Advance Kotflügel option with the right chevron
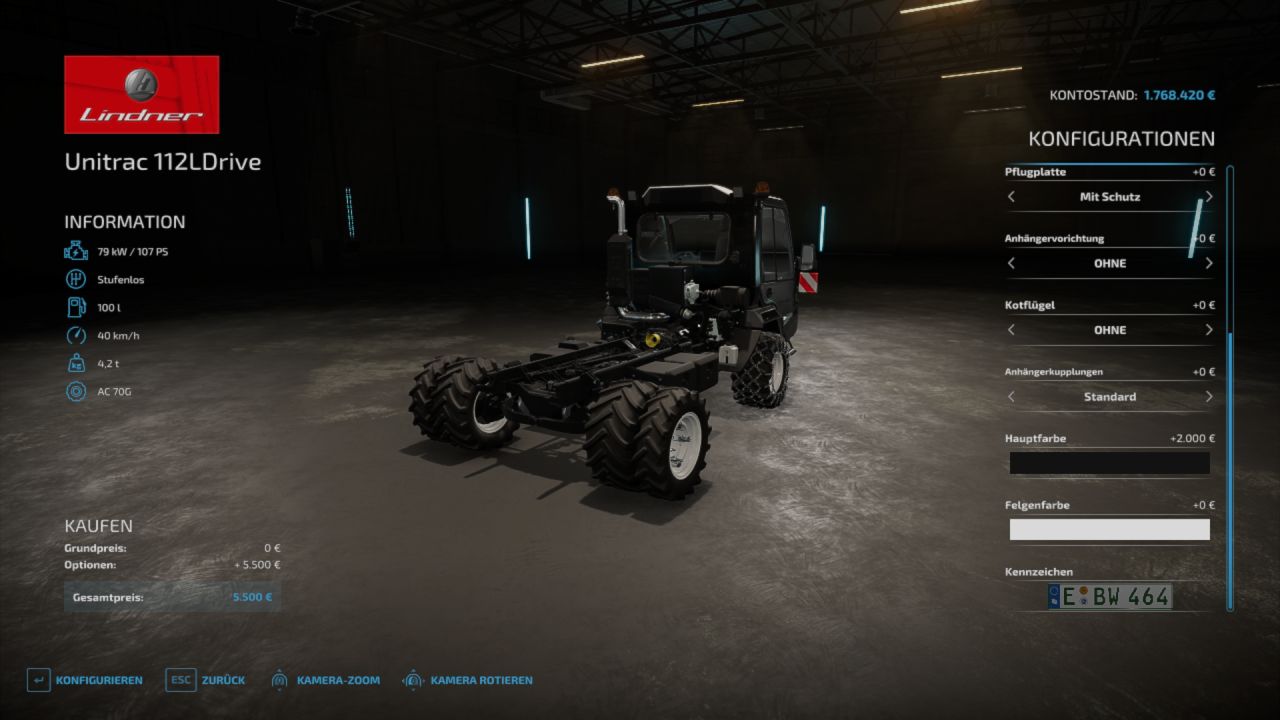The height and width of the screenshot is (720, 1280). click(x=1207, y=329)
